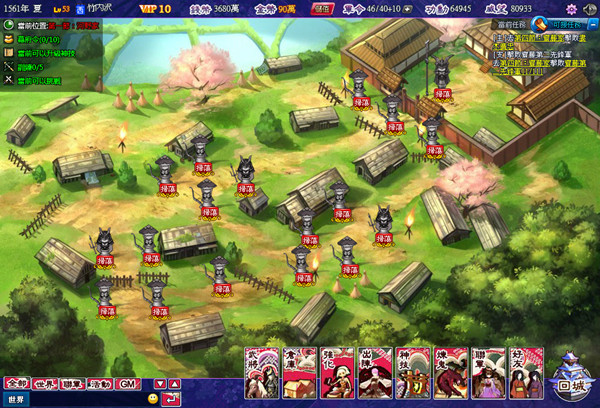Switch to the 全部 chat tab
This screenshot has width=600, height=408.
tap(16, 383)
